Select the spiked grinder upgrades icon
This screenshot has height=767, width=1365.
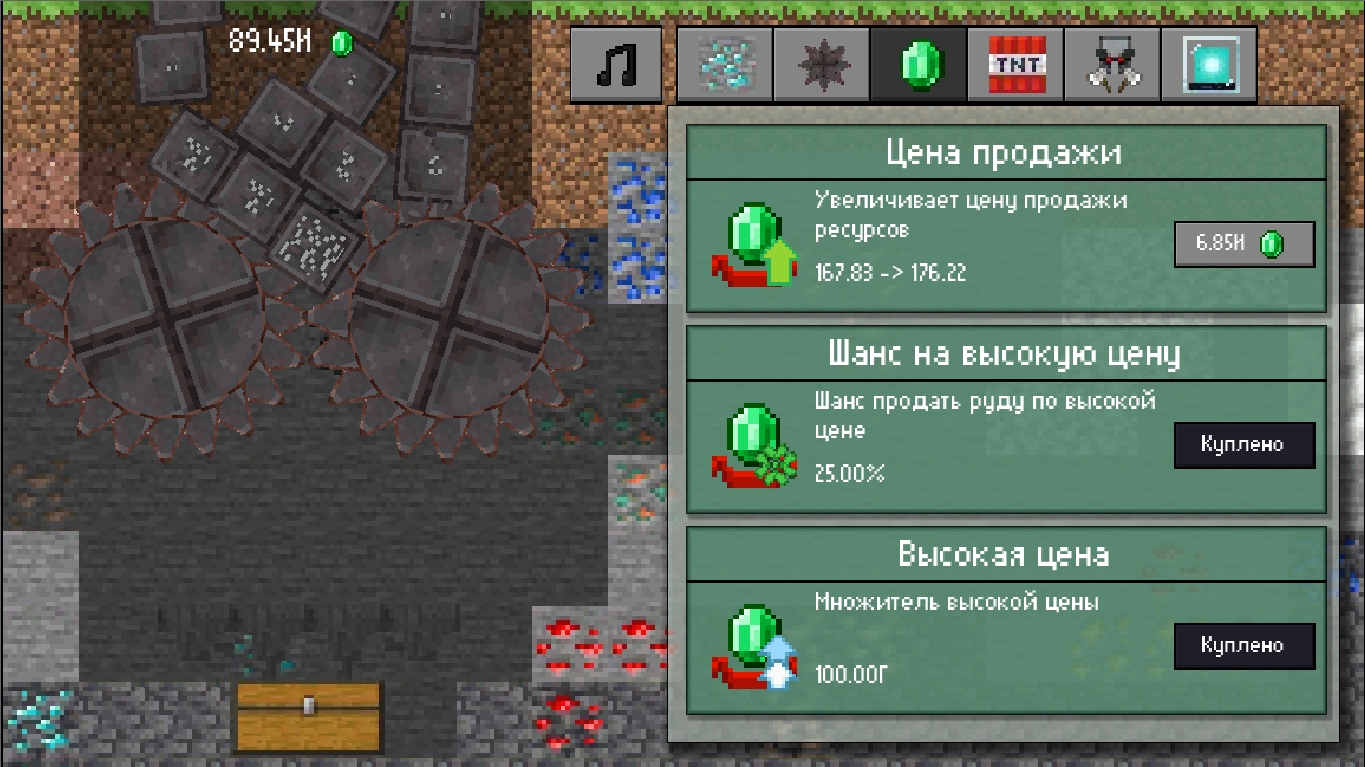821,64
